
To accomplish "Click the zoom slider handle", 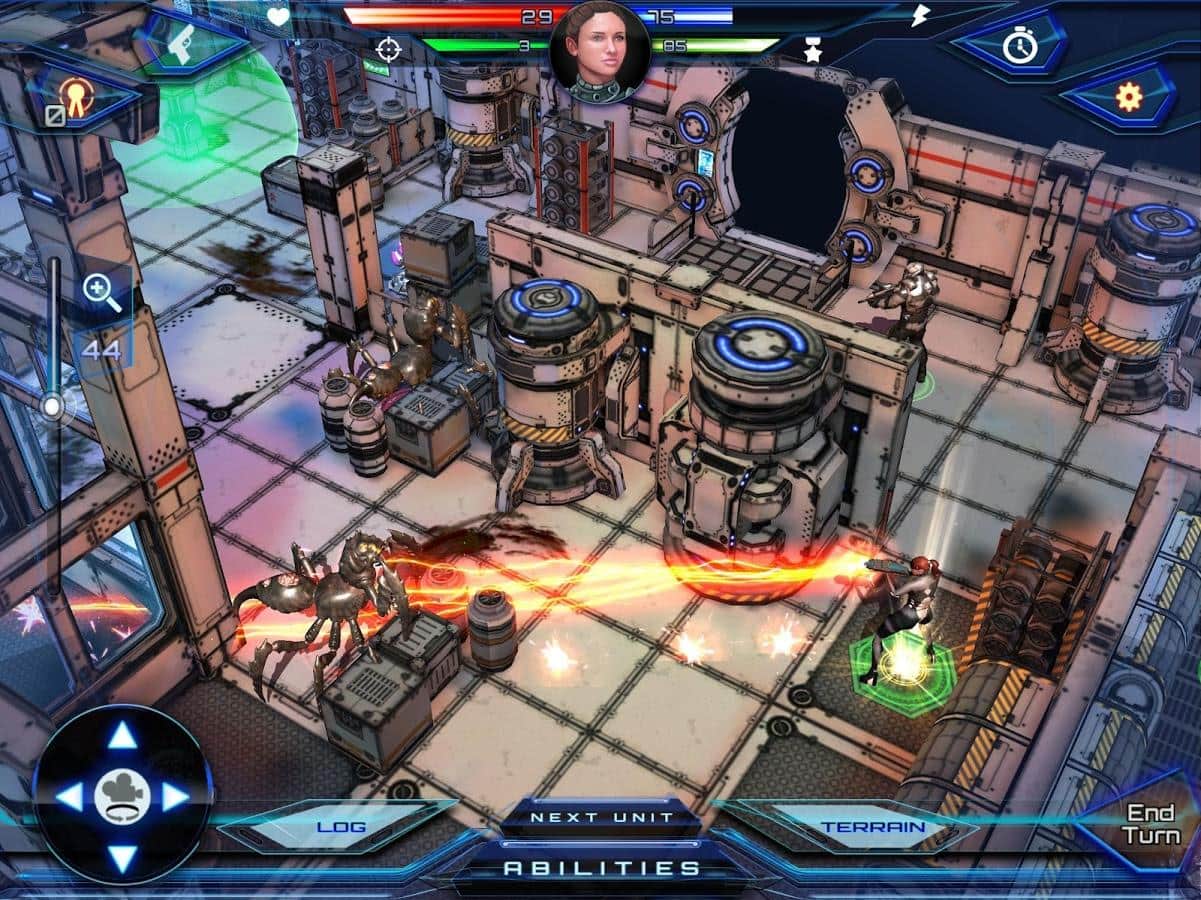I will tap(52, 406).
